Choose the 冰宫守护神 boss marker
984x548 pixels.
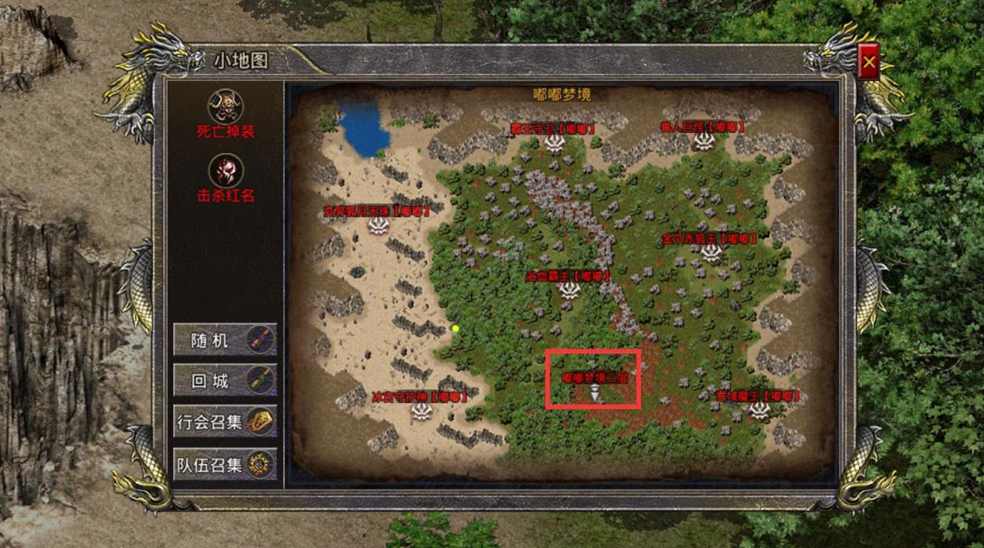419,409
